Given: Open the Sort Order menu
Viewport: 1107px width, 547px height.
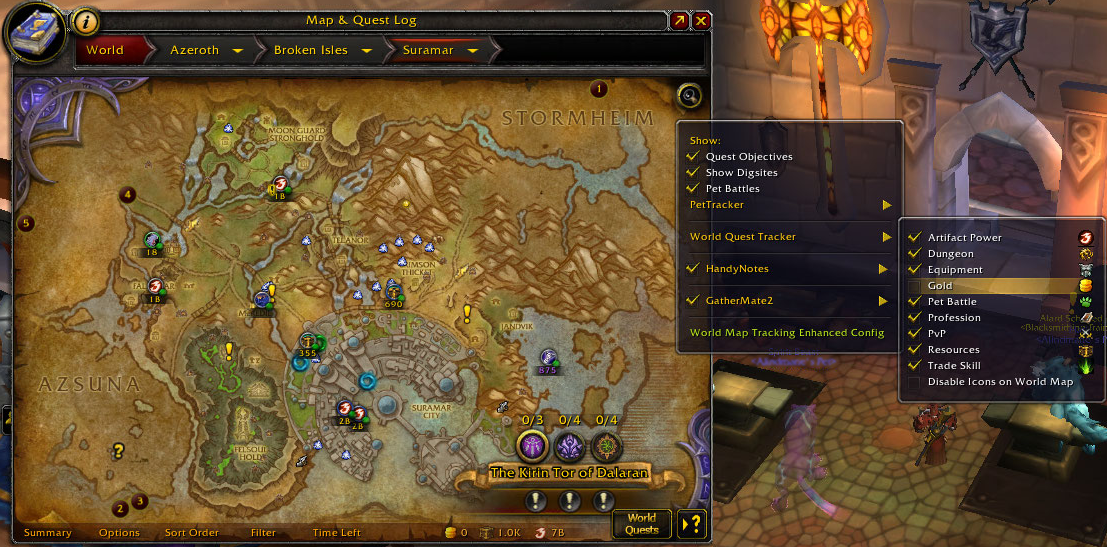Looking at the screenshot, I should pos(190,533).
